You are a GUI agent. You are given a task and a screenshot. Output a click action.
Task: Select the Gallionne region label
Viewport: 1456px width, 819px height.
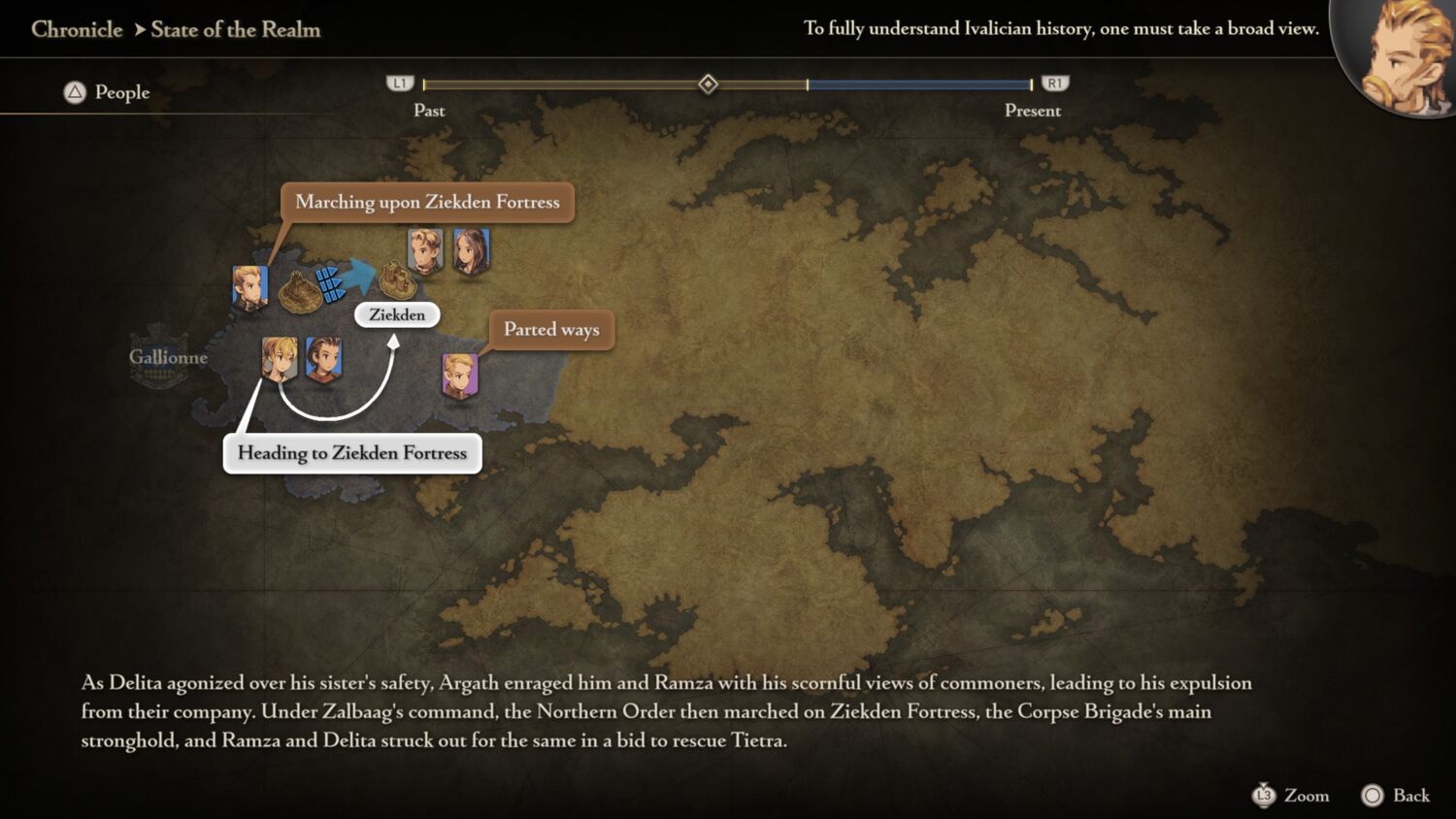(168, 357)
